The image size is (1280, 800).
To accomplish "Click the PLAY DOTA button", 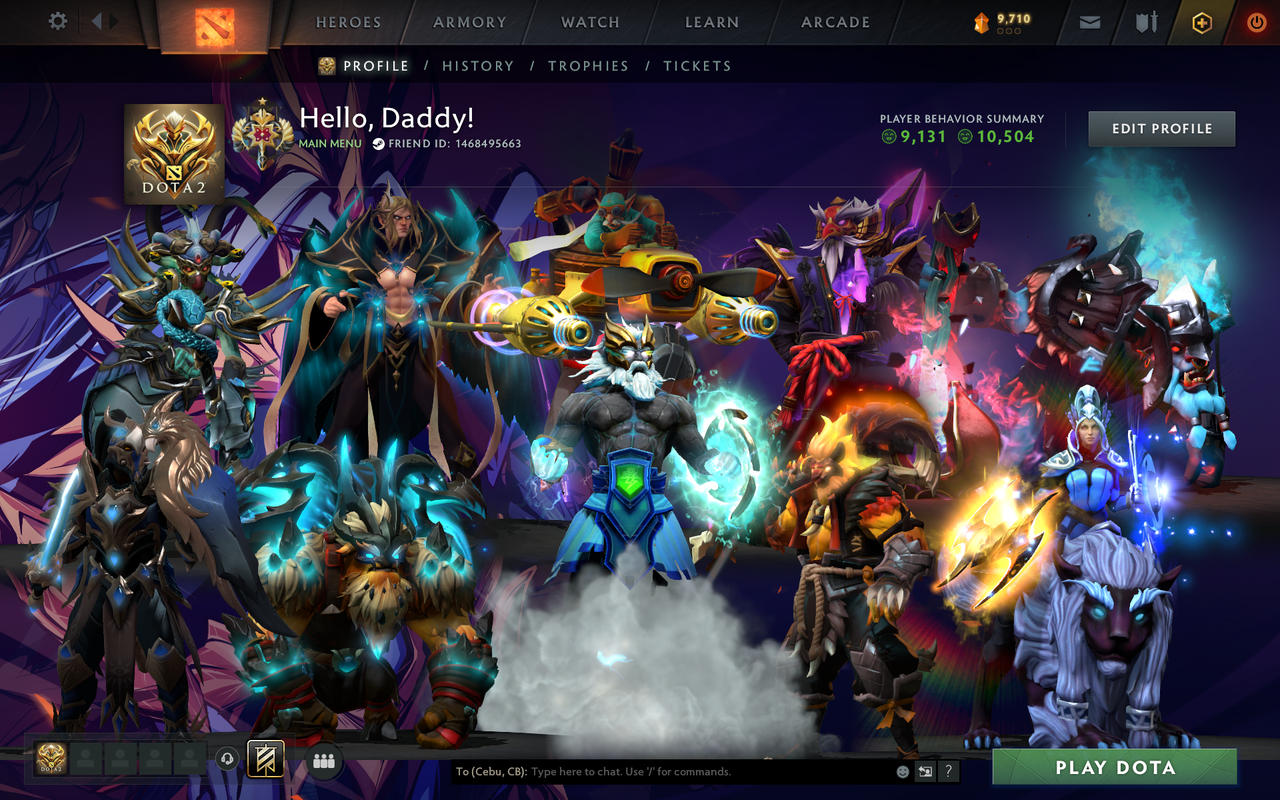I will [1114, 768].
